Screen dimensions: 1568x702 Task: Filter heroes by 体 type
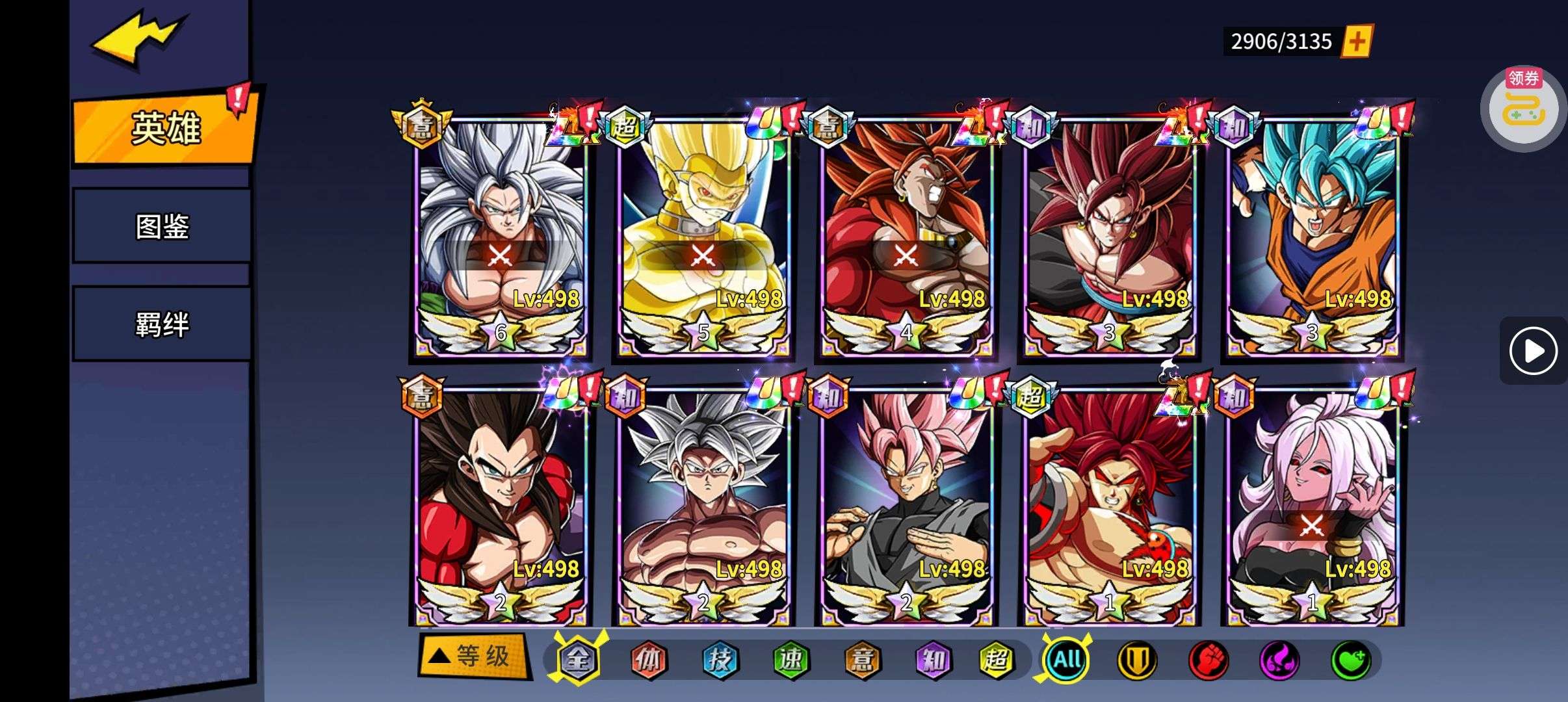point(649,660)
